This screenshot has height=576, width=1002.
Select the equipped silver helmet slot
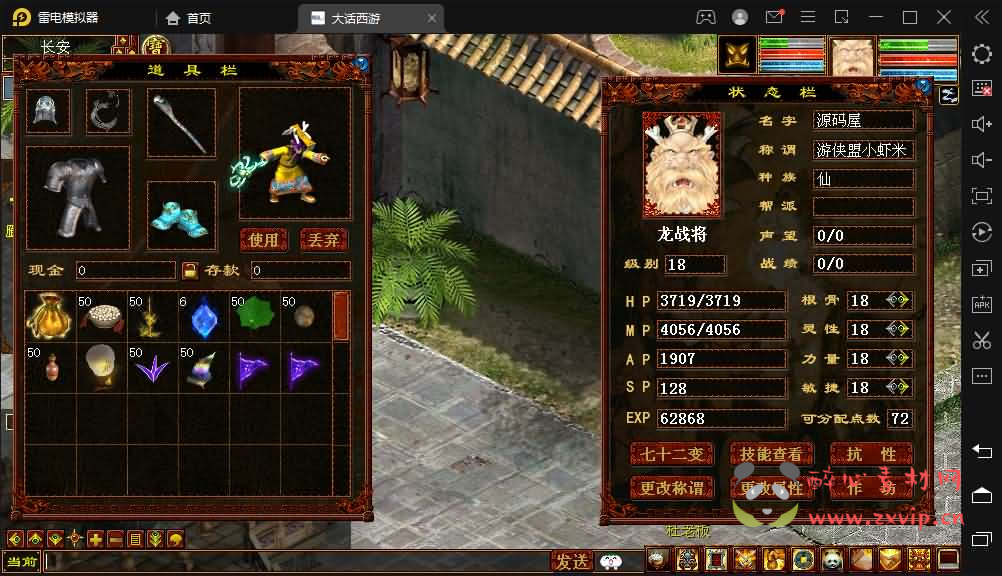pos(47,111)
